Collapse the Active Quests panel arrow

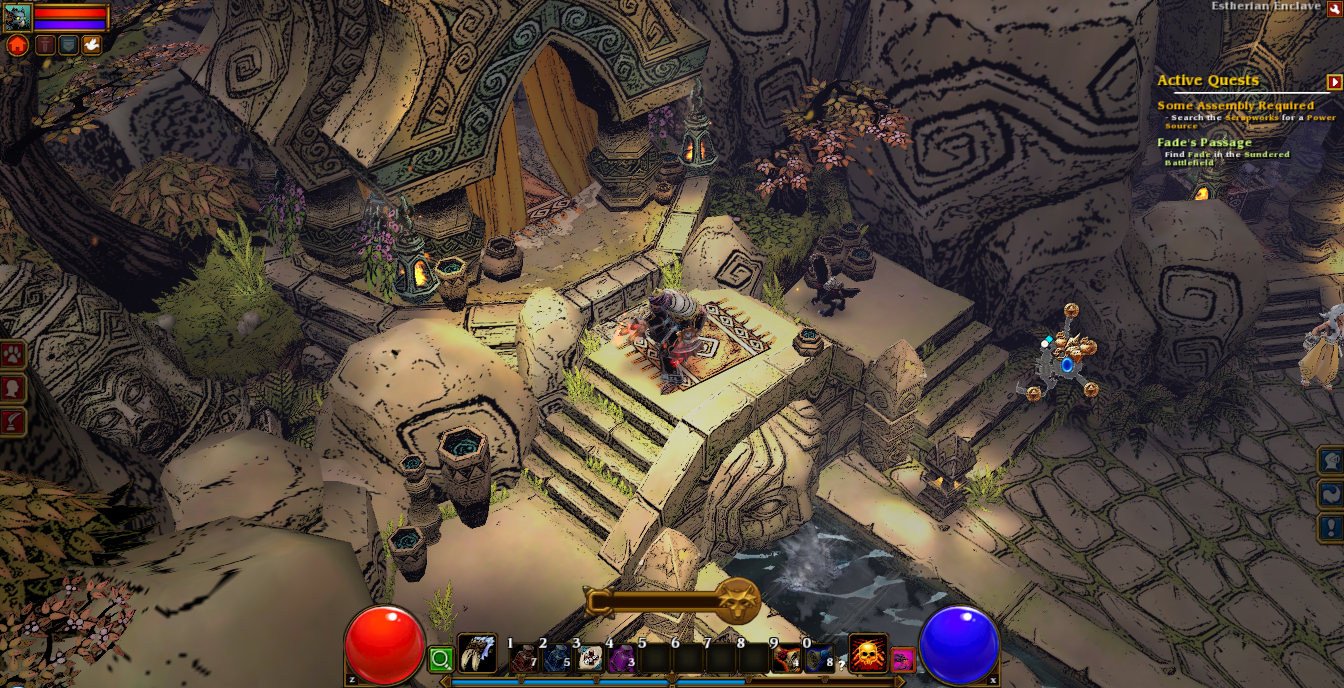coord(1334,82)
